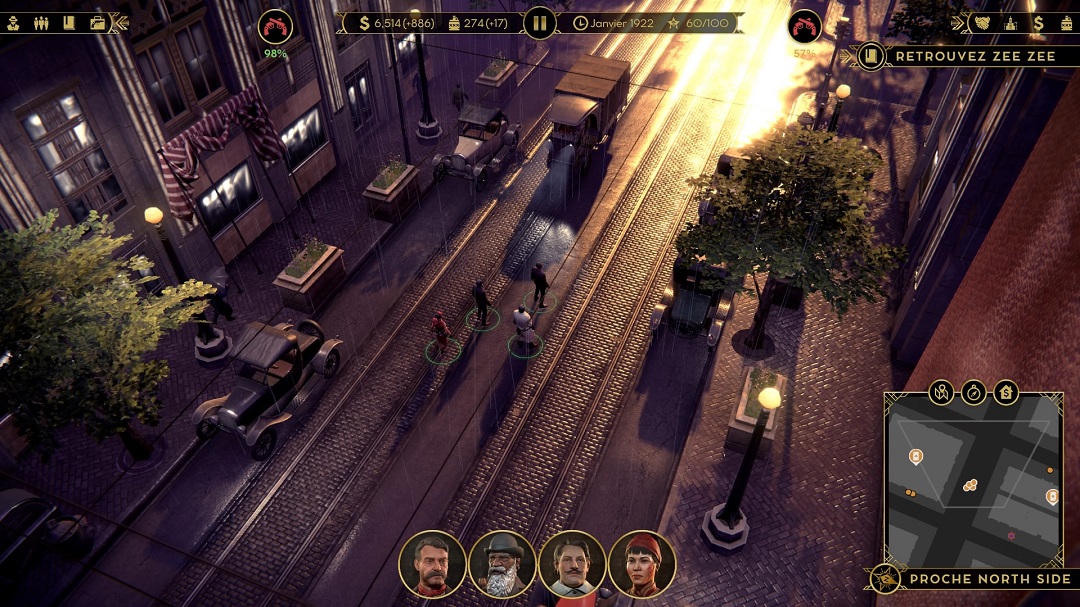Open the gang crew three-people icon
The height and width of the screenshot is (607, 1080).
point(41,22)
